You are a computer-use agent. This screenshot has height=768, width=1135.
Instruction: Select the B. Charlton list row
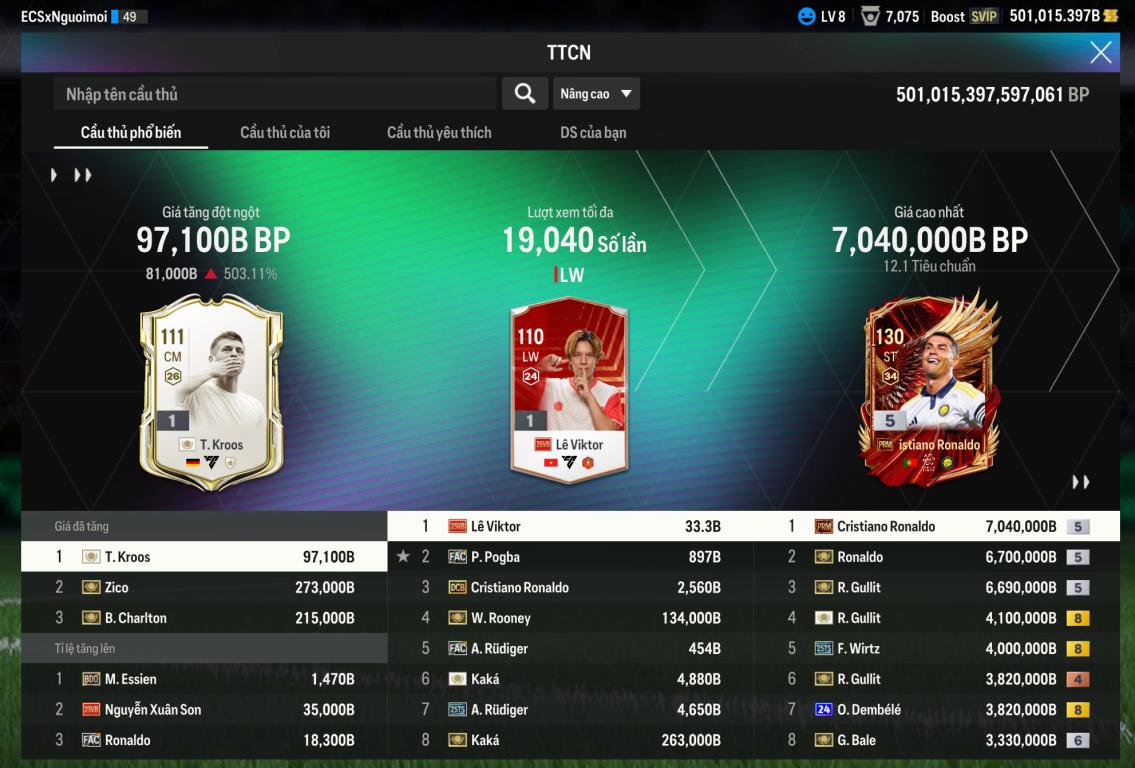[204, 618]
